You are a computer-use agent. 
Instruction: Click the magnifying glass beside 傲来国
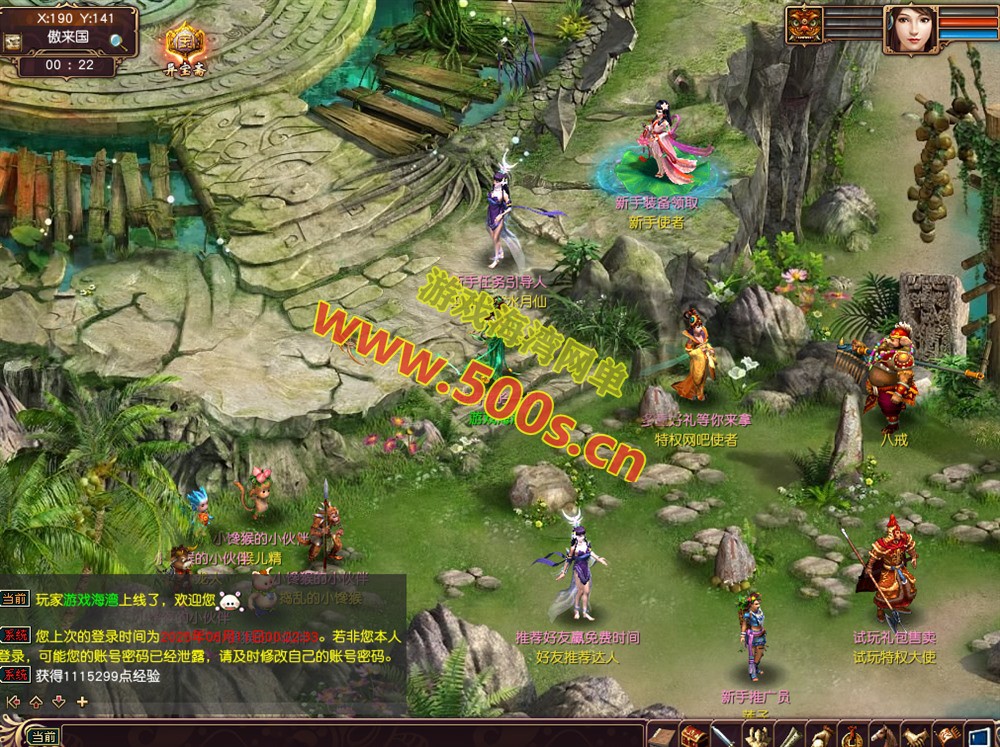pos(118,41)
